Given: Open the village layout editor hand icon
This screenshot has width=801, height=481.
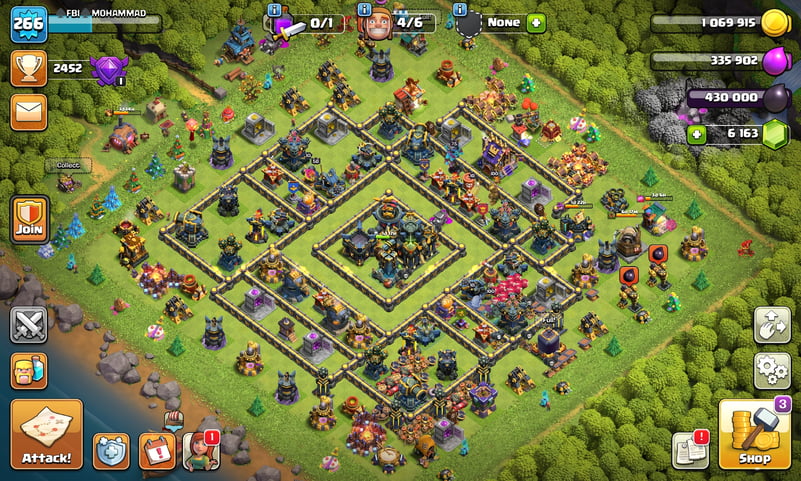Looking at the screenshot, I should coord(771,325).
